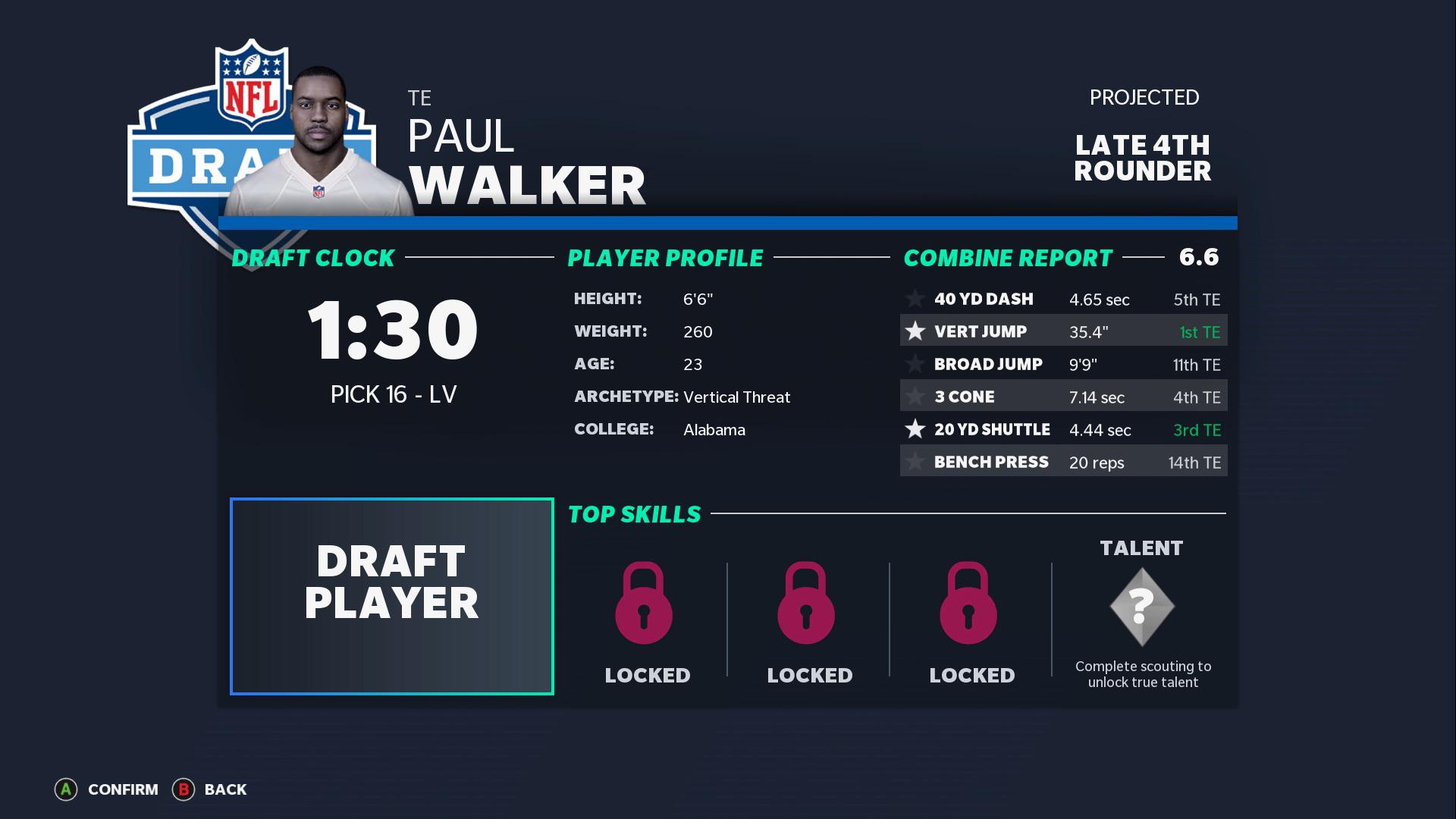The width and height of the screenshot is (1456, 819).
Task: Click the green A Confirm icon
Action: point(67,789)
